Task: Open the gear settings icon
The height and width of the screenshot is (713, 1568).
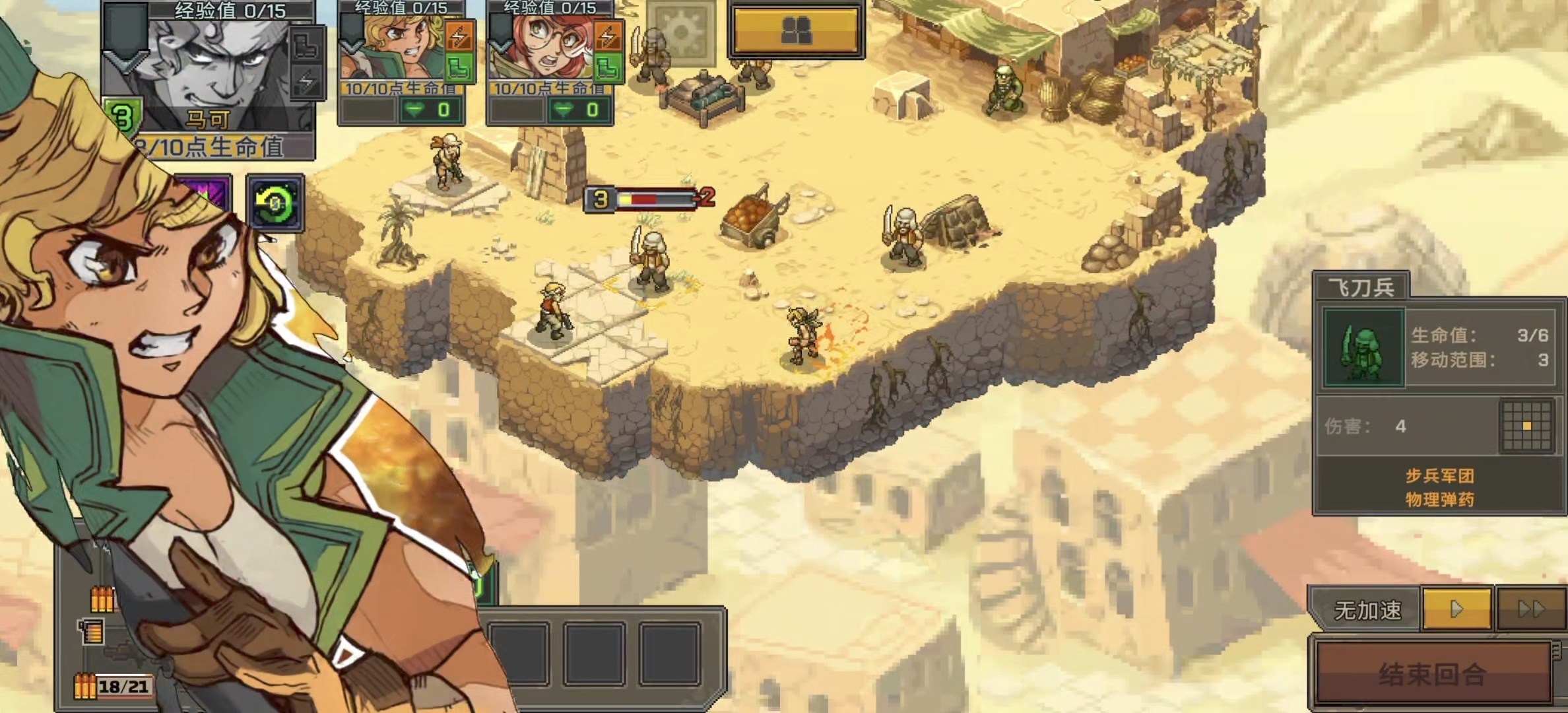Action: [681, 31]
